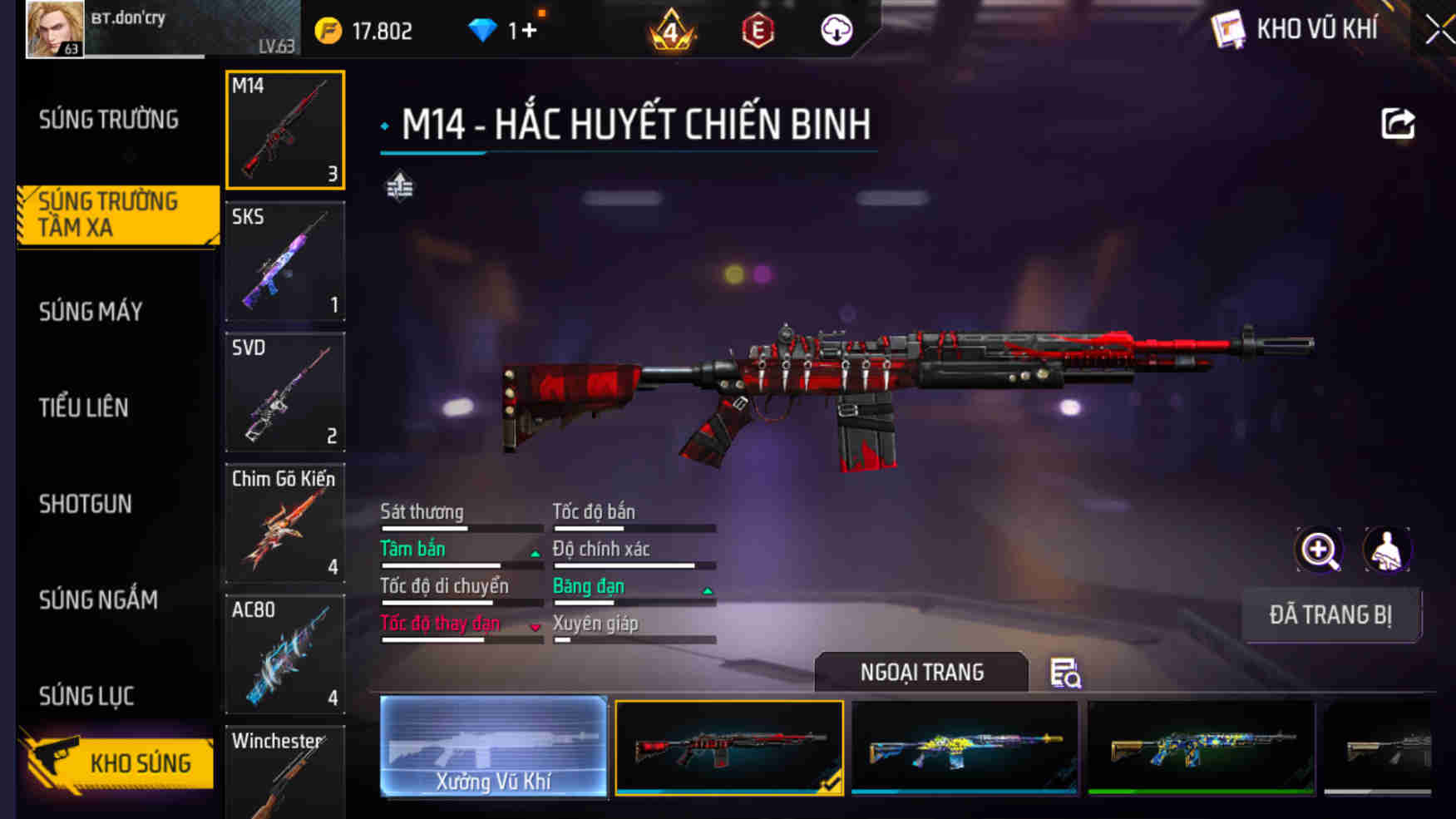Image resolution: width=1456 pixels, height=819 pixels.
Task: Select the SKS weapon tile
Action: (285, 261)
